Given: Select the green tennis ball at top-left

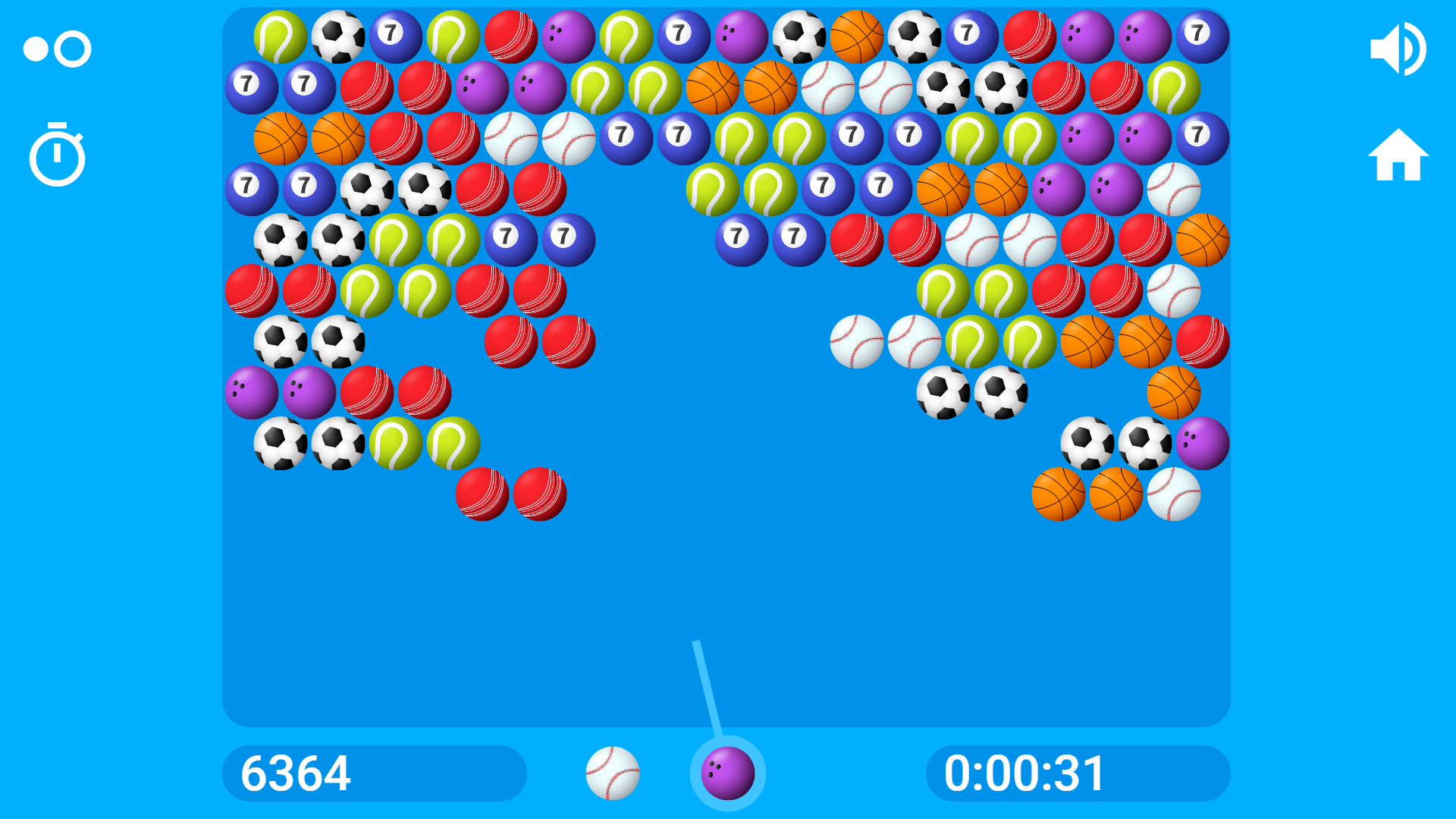Looking at the screenshot, I should click(281, 34).
